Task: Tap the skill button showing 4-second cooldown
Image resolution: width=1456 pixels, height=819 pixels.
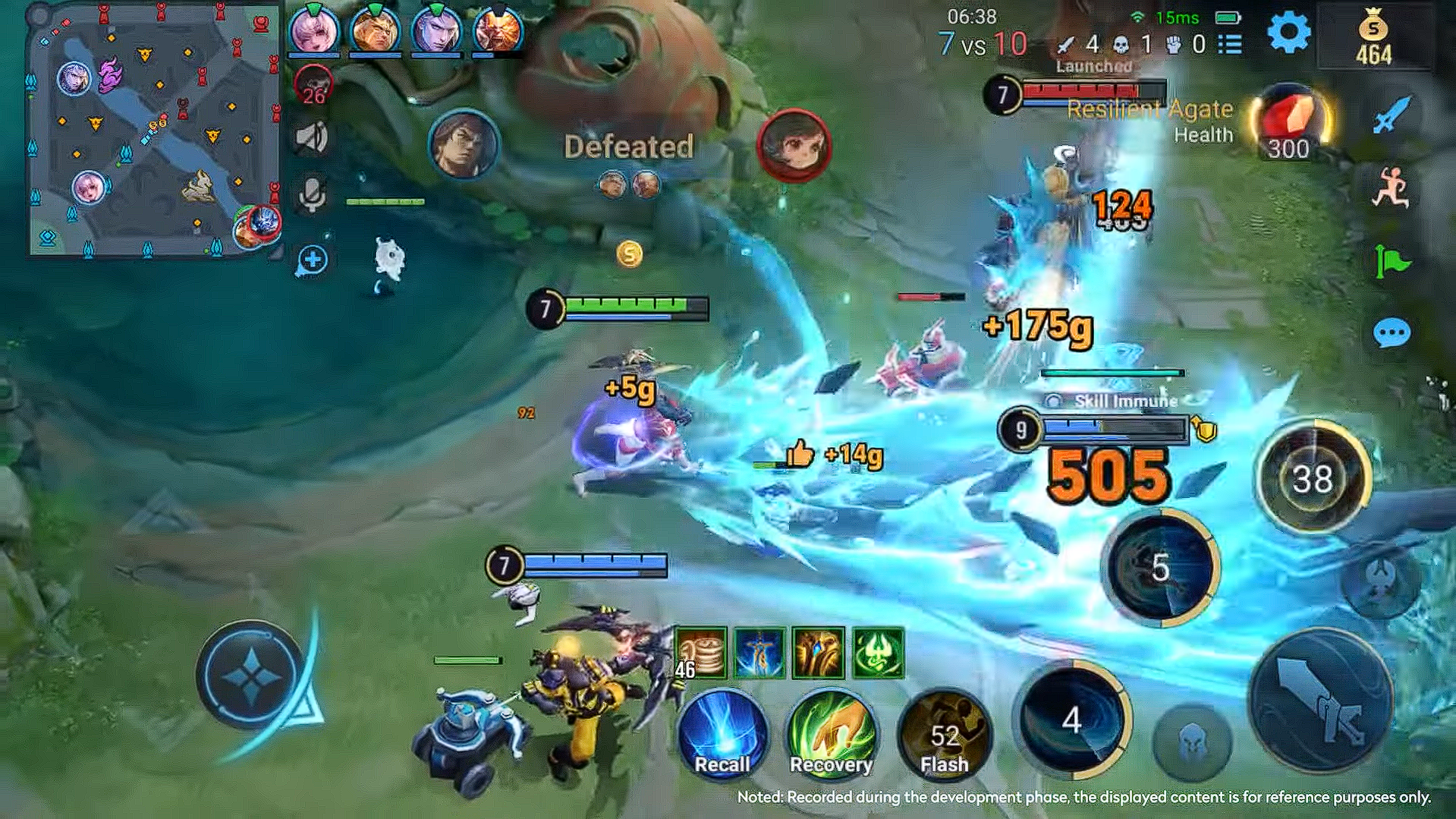Action: (x=1071, y=723)
